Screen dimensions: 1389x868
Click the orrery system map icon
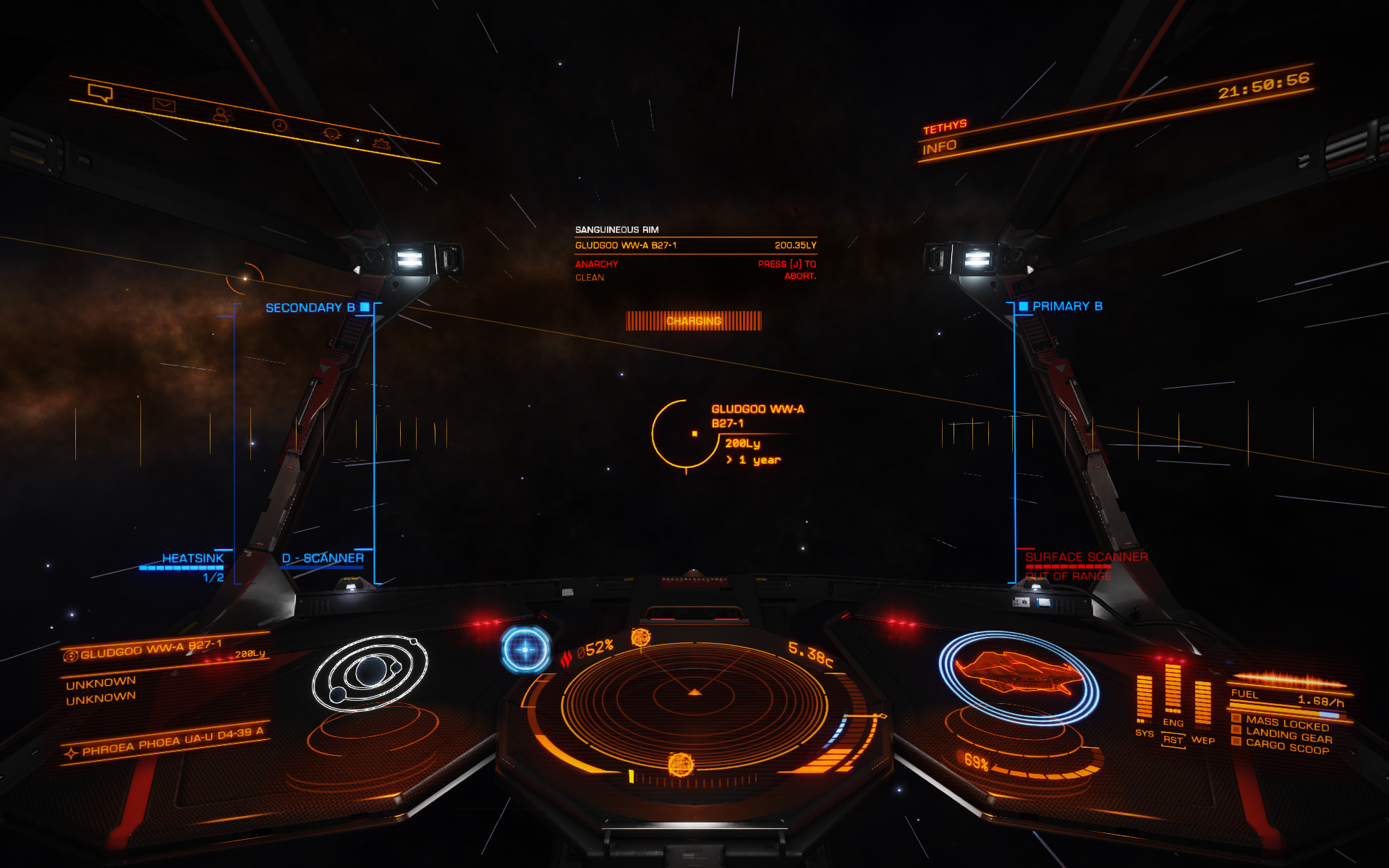click(370, 673)
